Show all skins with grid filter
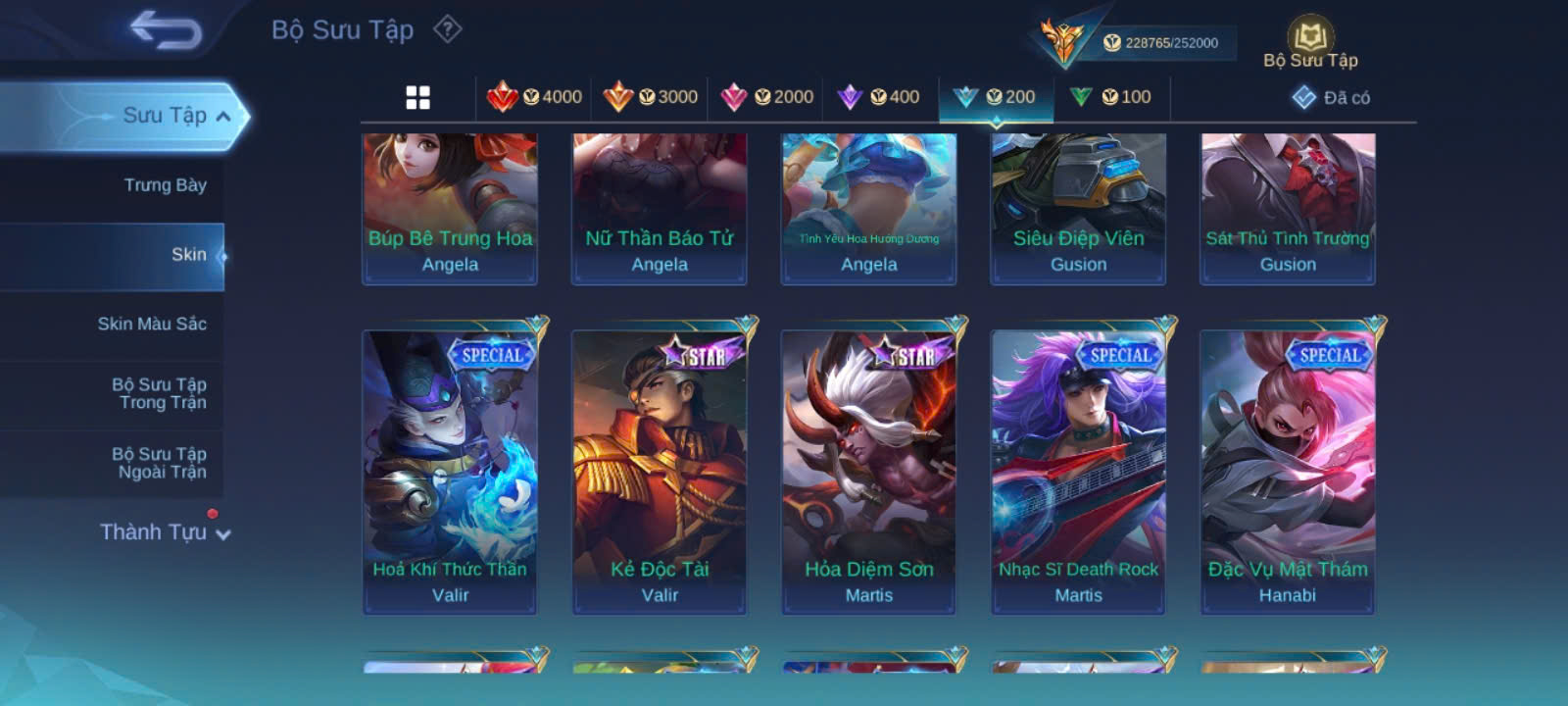1568x706 pixels. click(418, 97)
